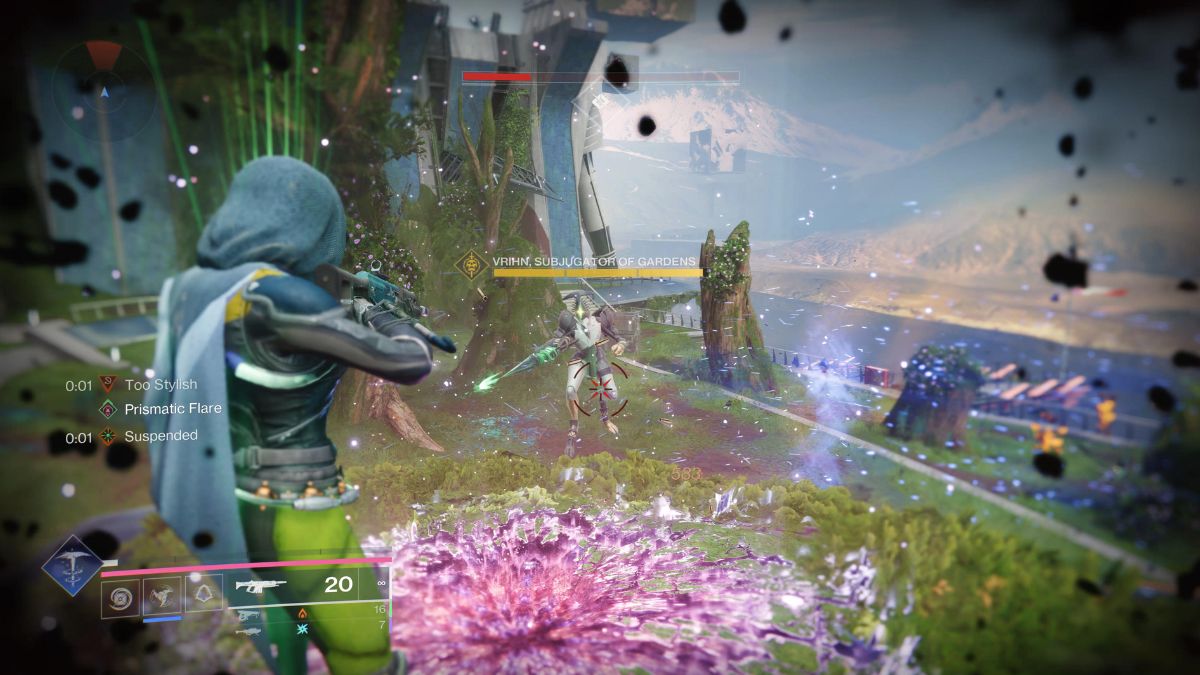Trigger the hooded class ability slot

[x=203, y=595]
